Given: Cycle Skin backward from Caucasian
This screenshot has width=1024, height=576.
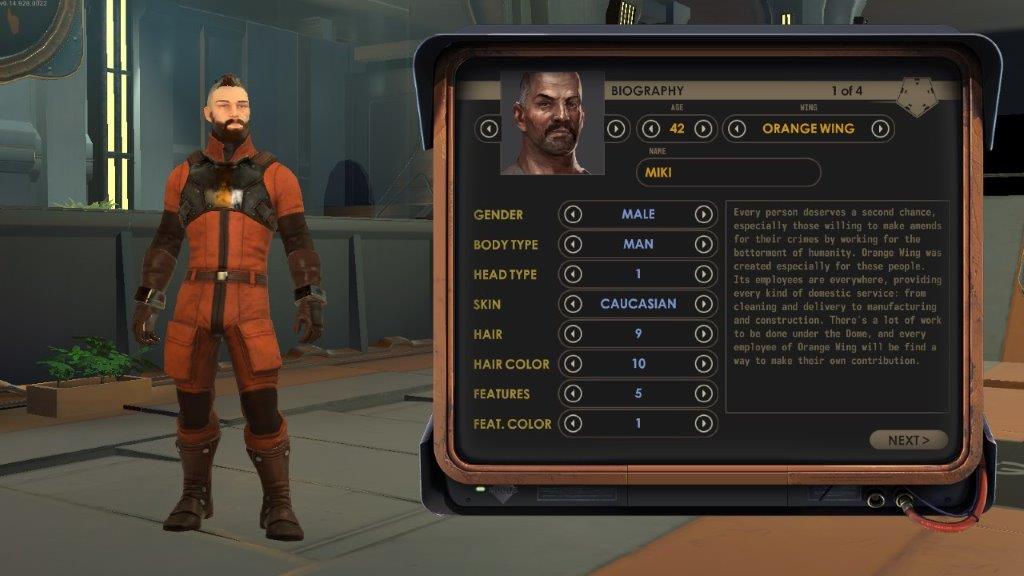Looking at the screenshot, I should click(x=573, y=304).
